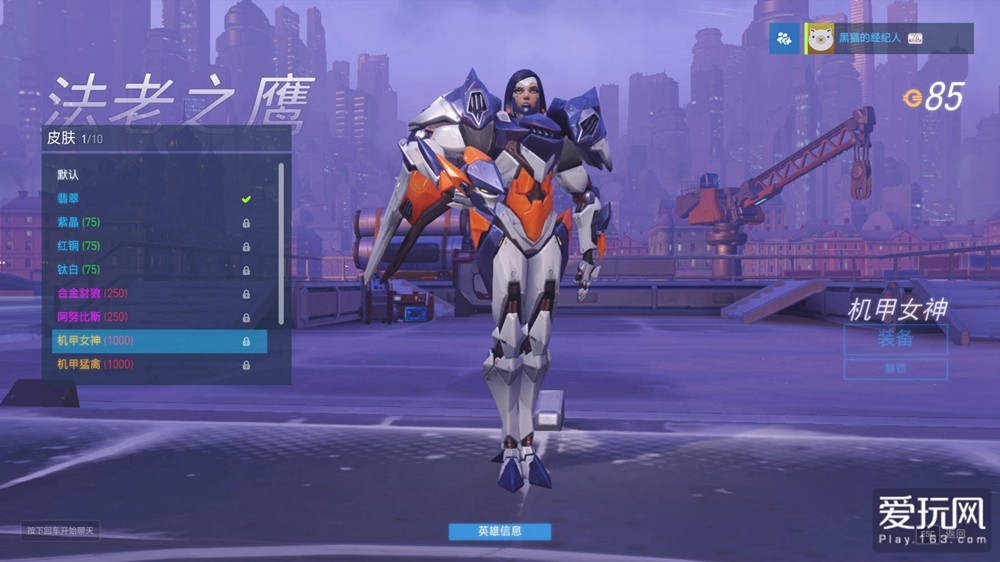Select the 机甲猛禽 (1000) skin
The image size is (1000, 562).
pyautogui.click(x=95, y=365)
